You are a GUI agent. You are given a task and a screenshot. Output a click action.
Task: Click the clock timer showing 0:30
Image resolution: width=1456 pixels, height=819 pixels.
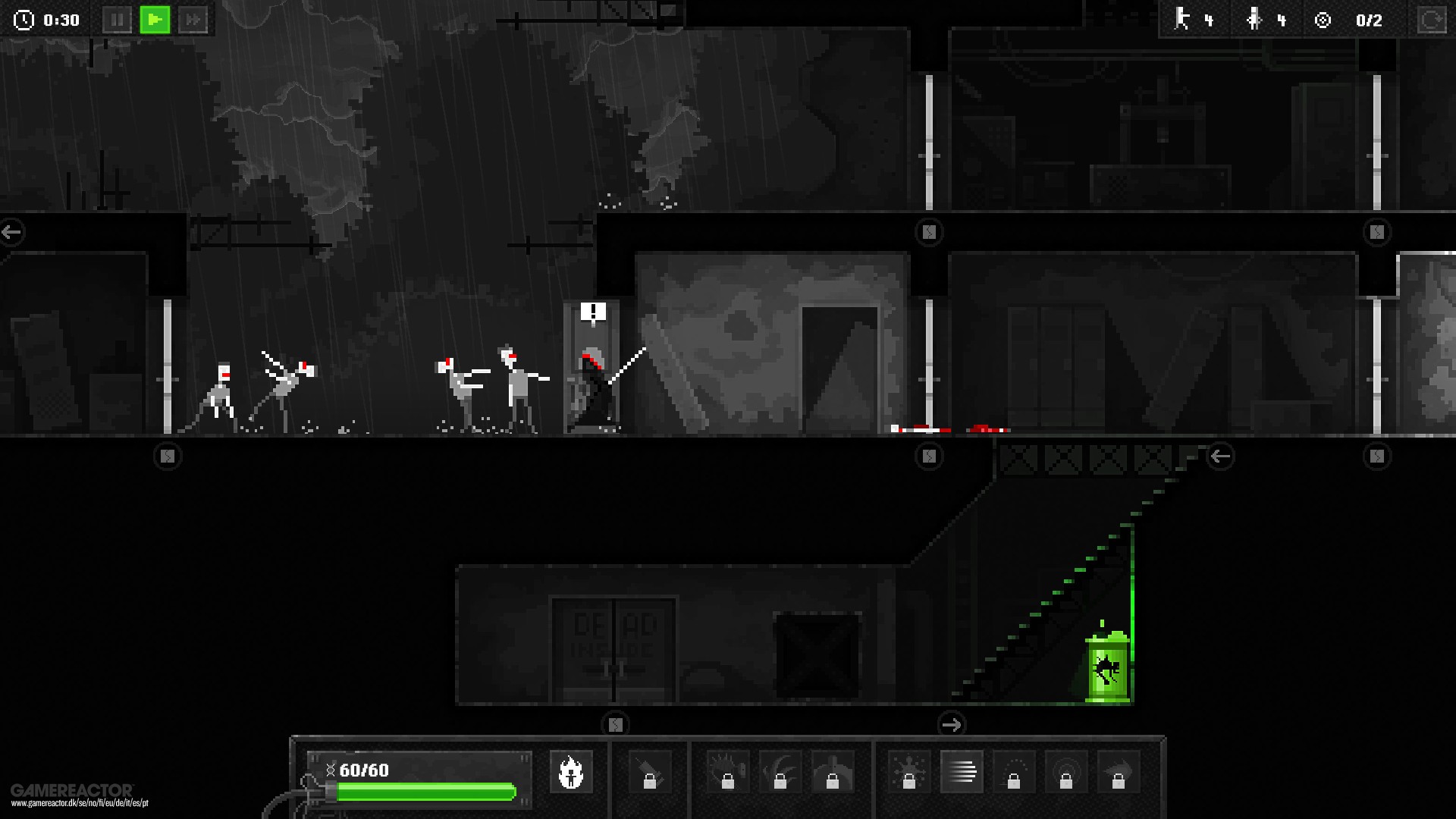pos(45,20)
